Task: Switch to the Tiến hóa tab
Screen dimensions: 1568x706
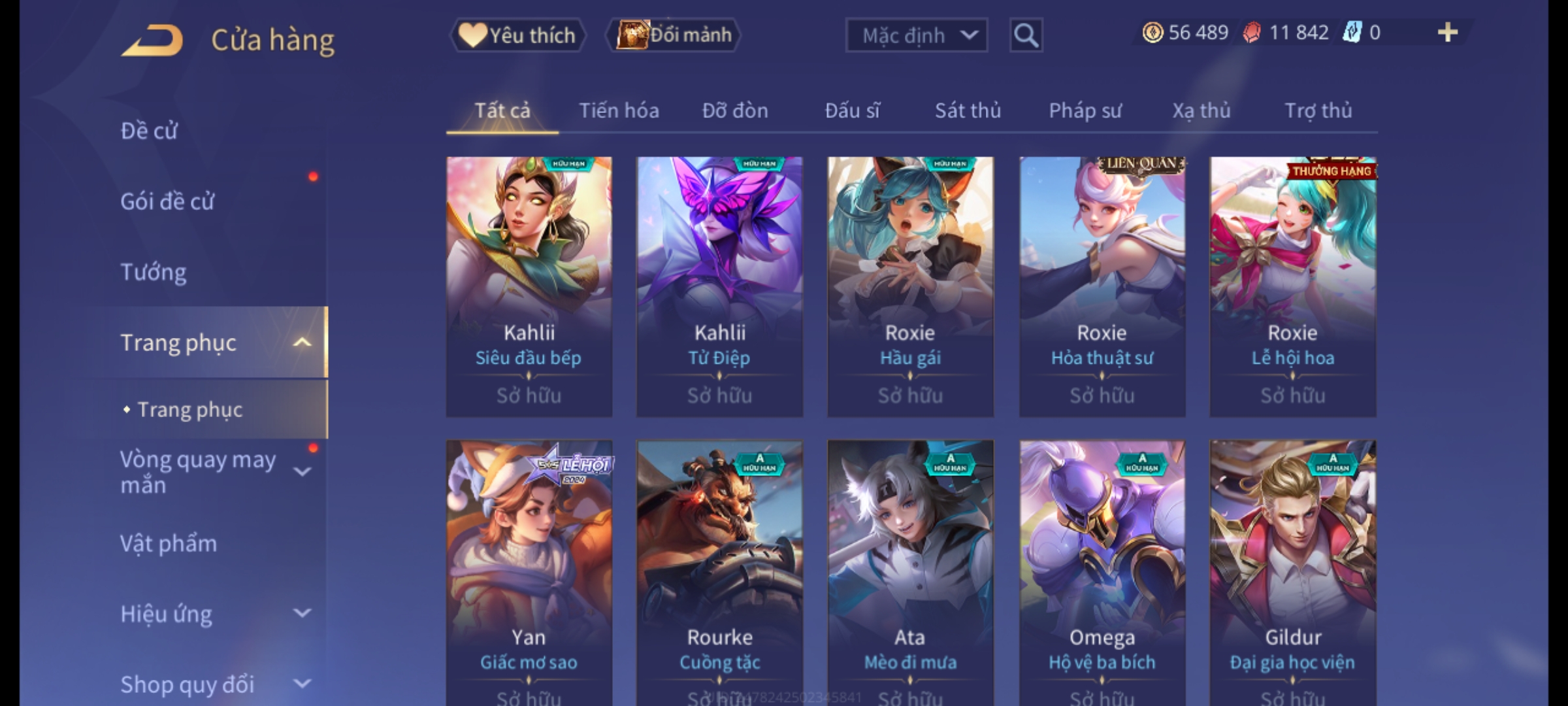Action: pos(619,110)
